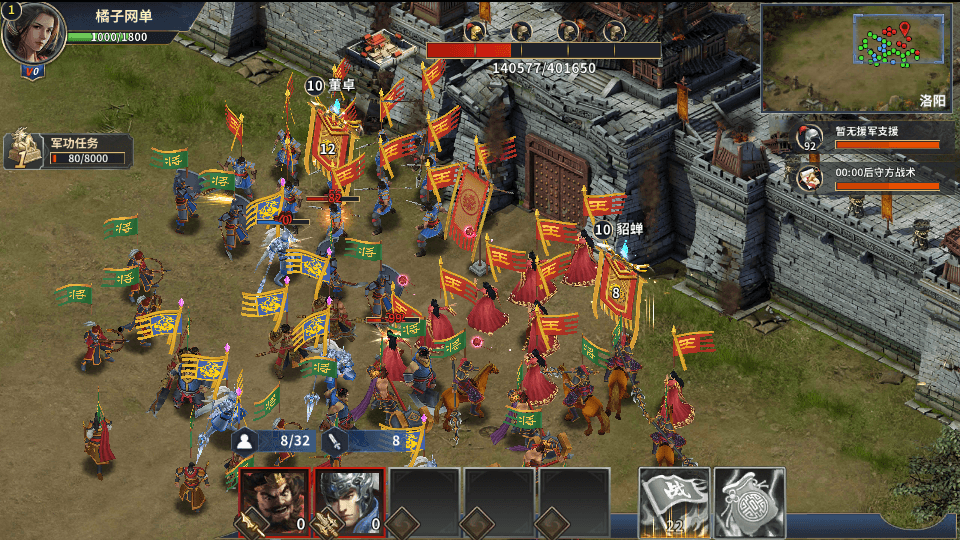Click the 洛阳 battlefield minimap
The height and width of the screenshot is (540, 960).
(853, 57)
